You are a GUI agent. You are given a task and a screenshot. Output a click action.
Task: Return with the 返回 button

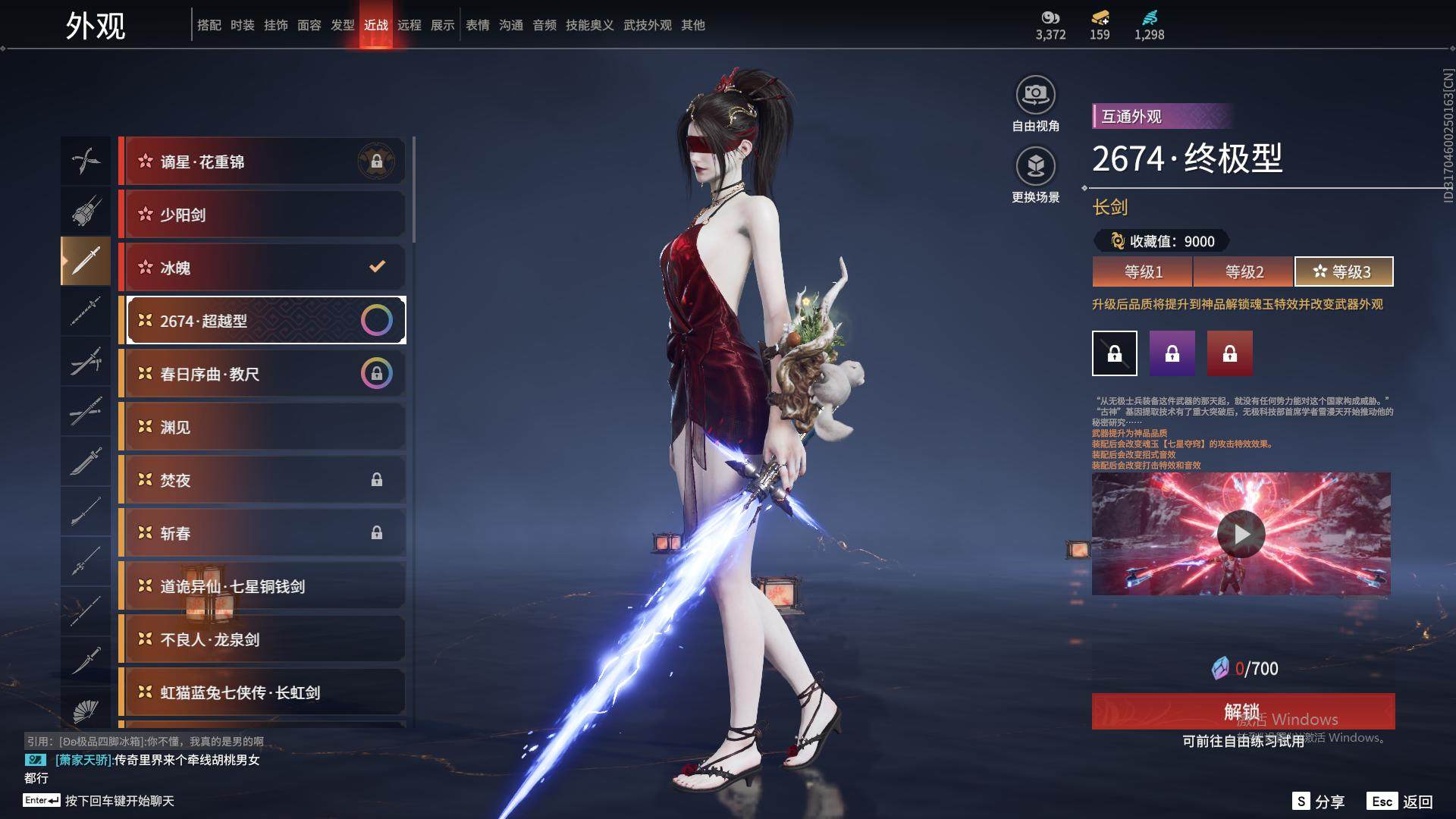coord(1401,802)
